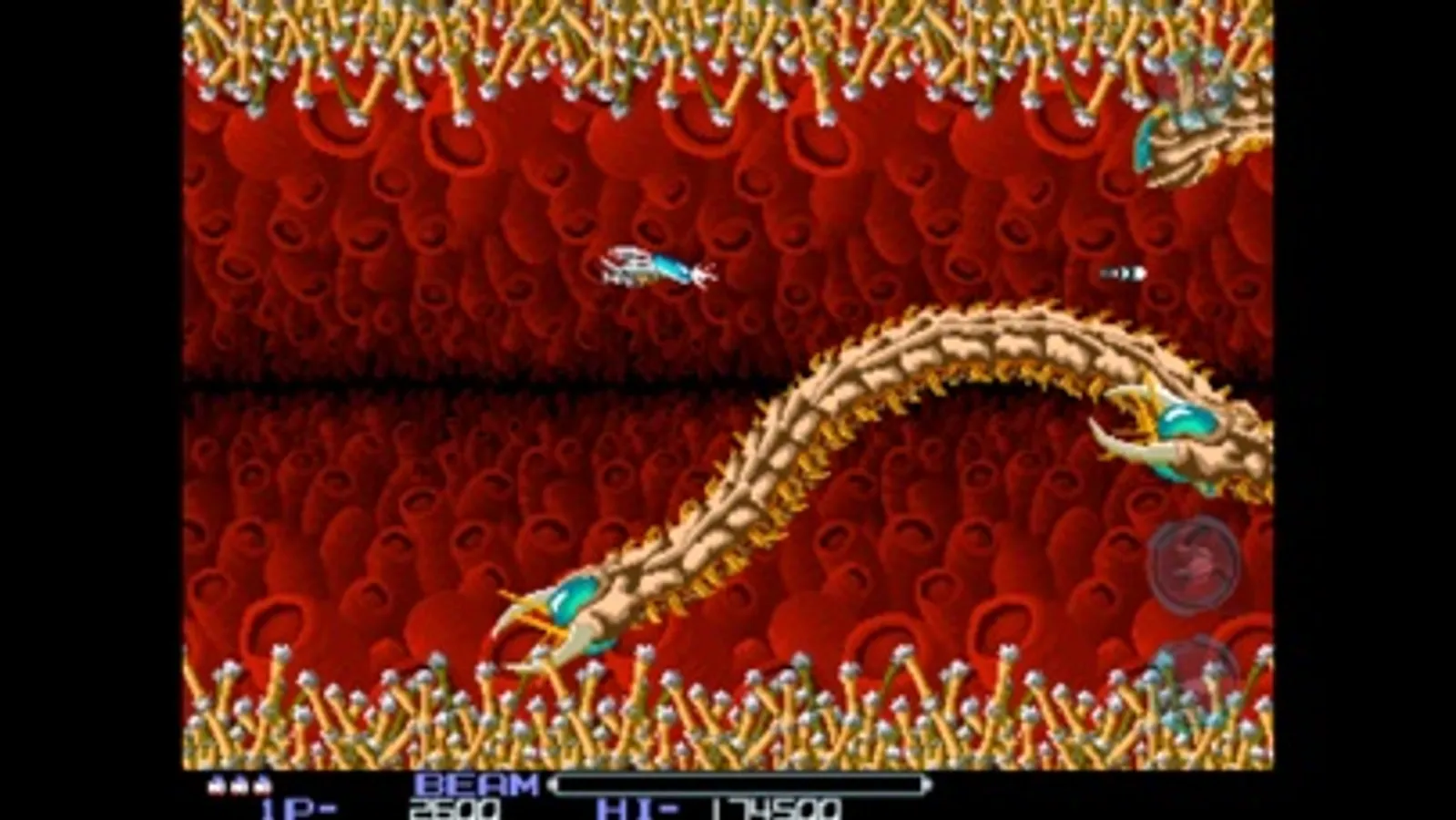Select the BEAM label in the HUD

point(473,784)
